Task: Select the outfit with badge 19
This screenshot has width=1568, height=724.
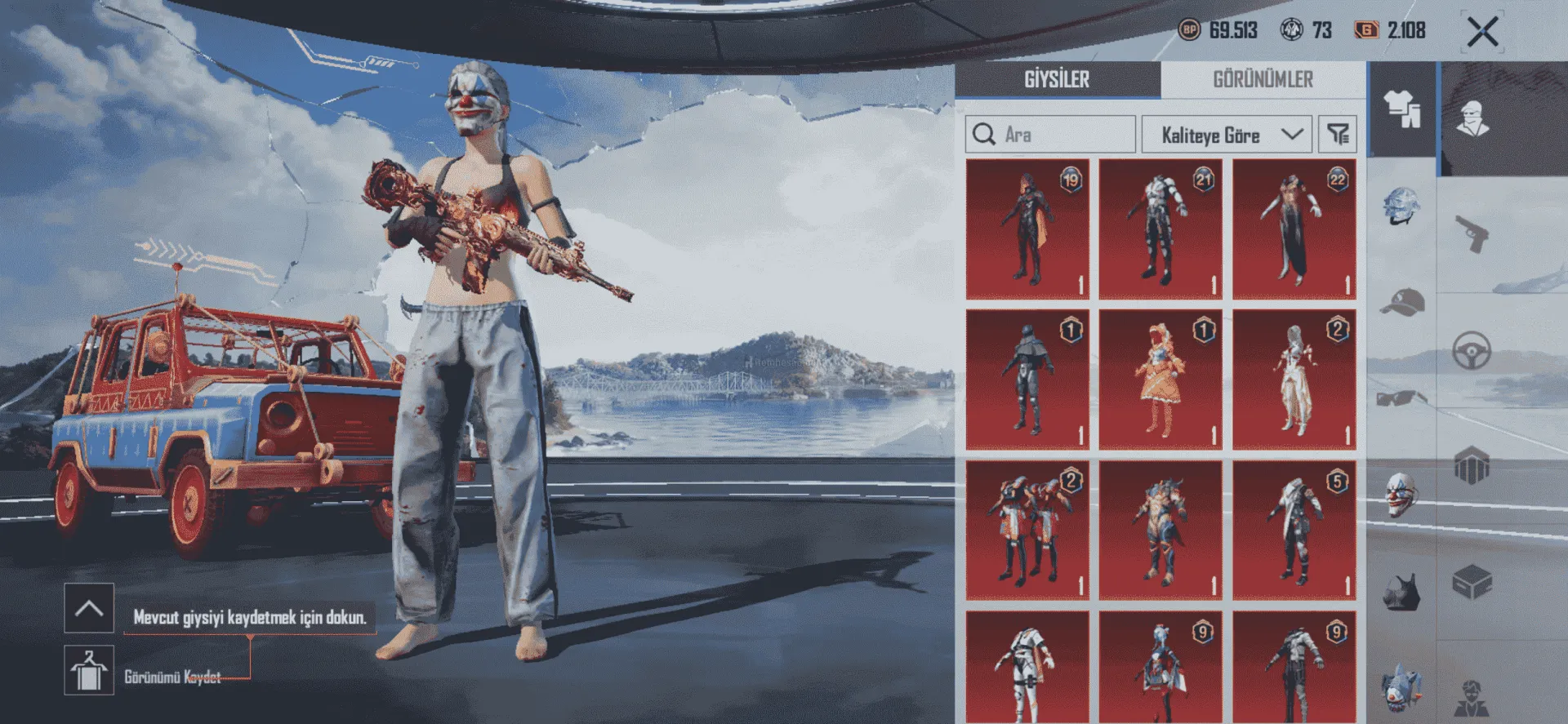Action: click(x=1027, y=229)
